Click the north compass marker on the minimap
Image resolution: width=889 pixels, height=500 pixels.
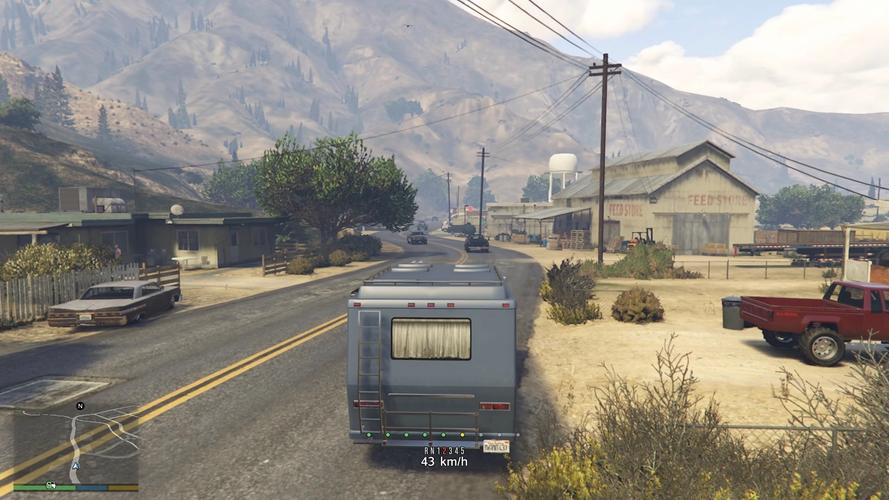point(80,406)
